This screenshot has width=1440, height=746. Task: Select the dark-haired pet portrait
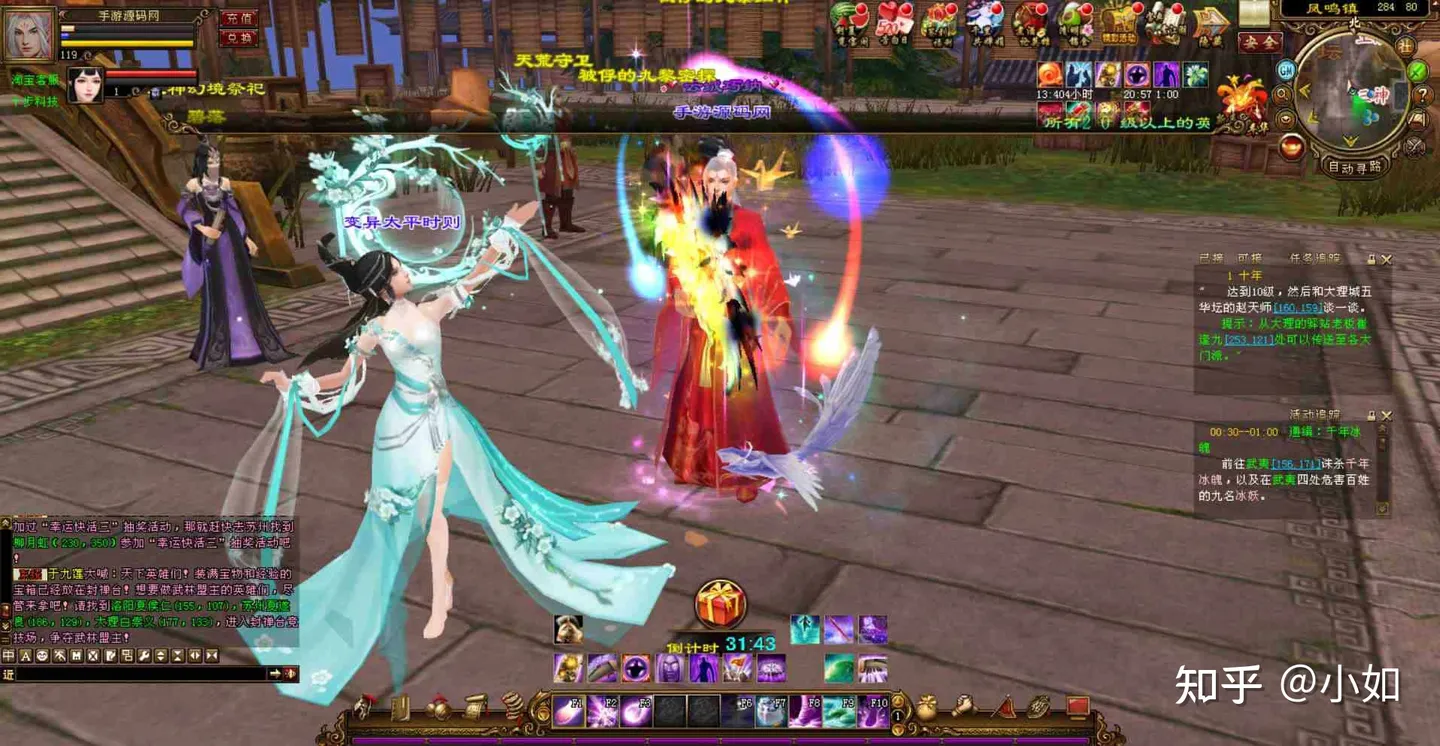85,86
